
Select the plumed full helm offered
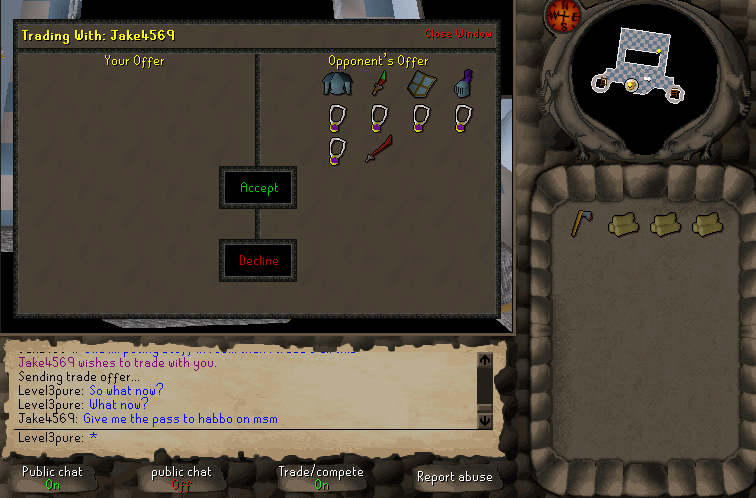[461, 84]
